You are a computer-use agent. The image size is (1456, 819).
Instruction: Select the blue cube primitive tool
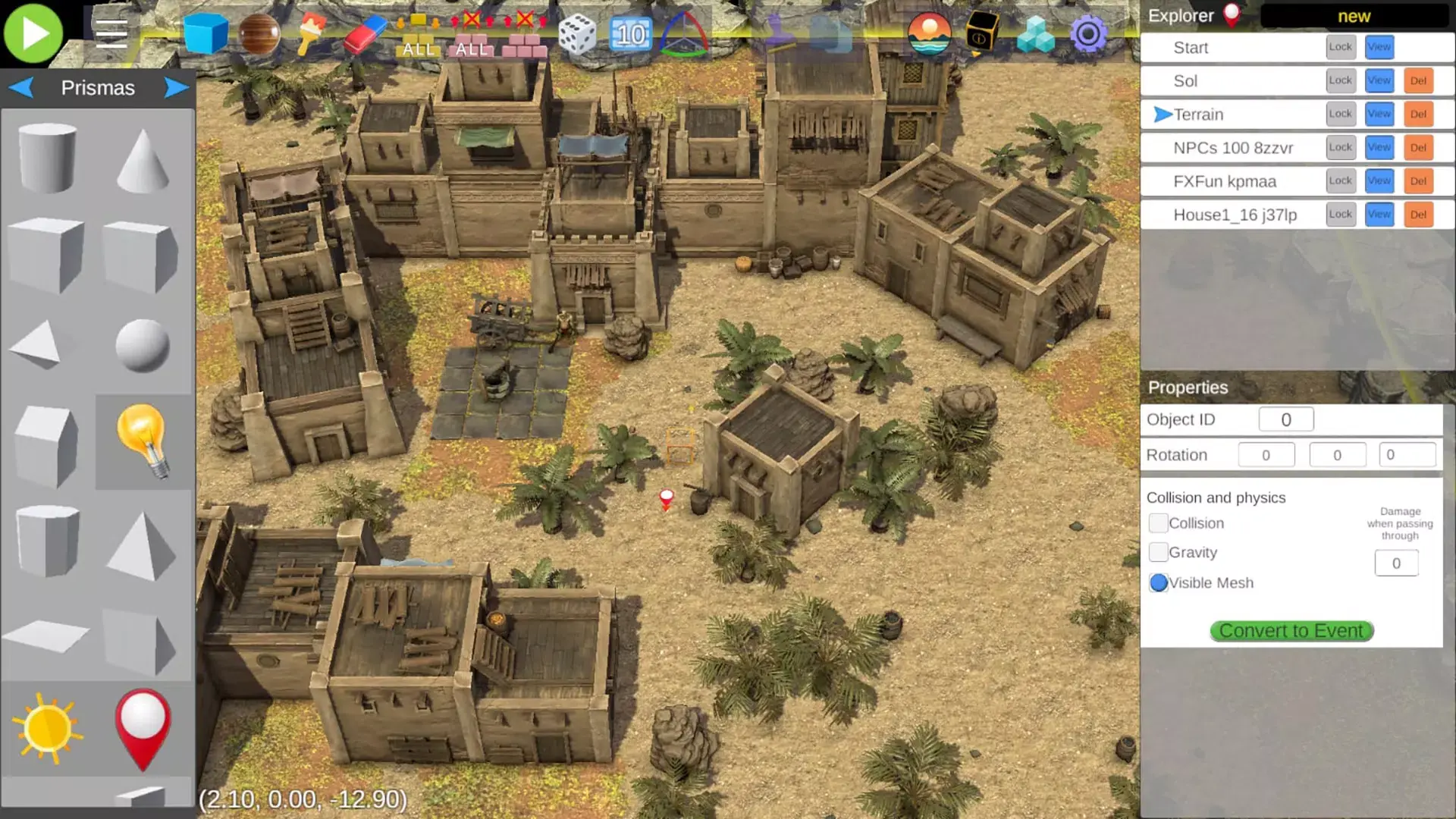pos(206,33)
